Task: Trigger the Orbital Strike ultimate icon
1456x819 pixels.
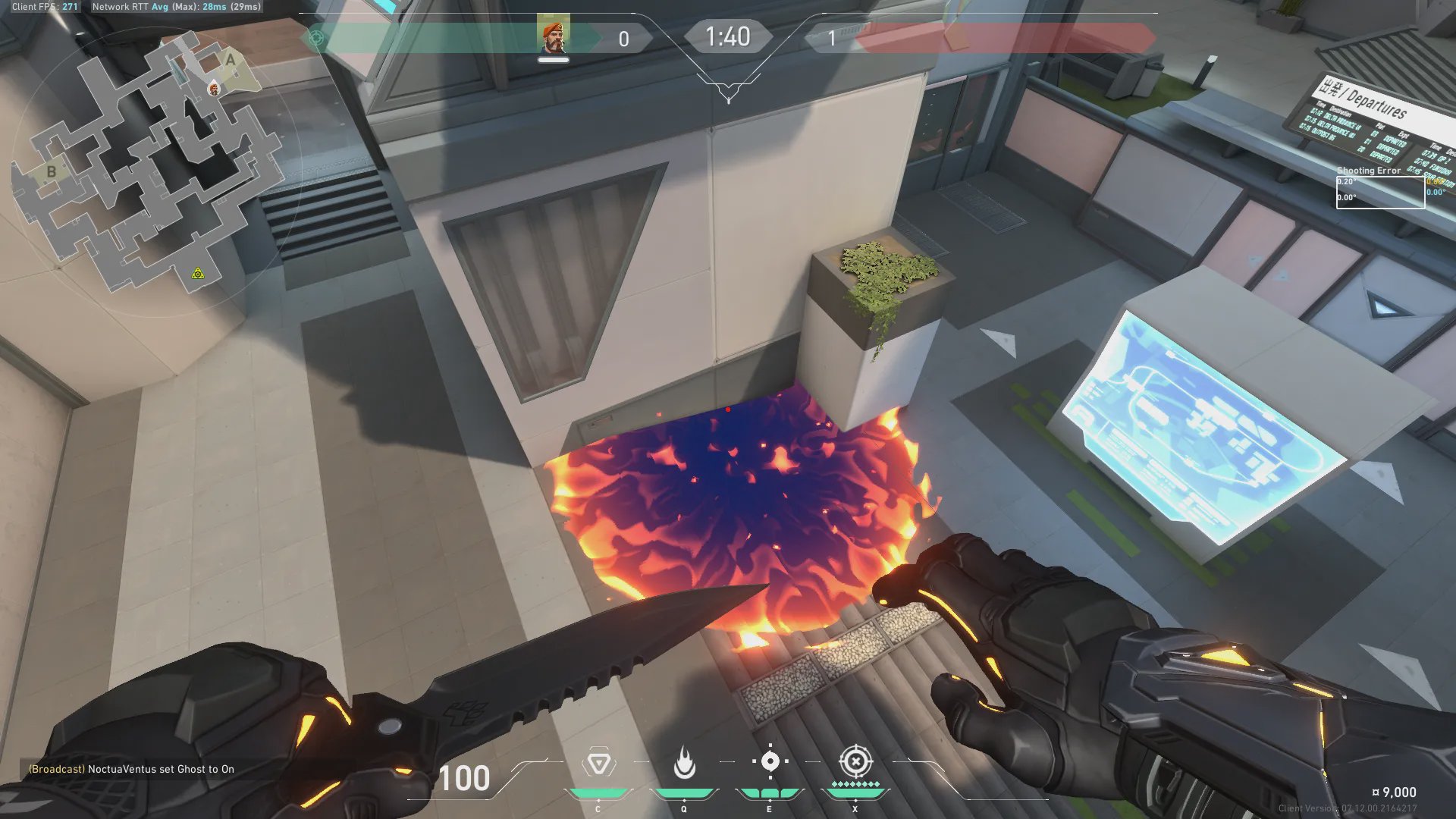Action: pos(855,761)
